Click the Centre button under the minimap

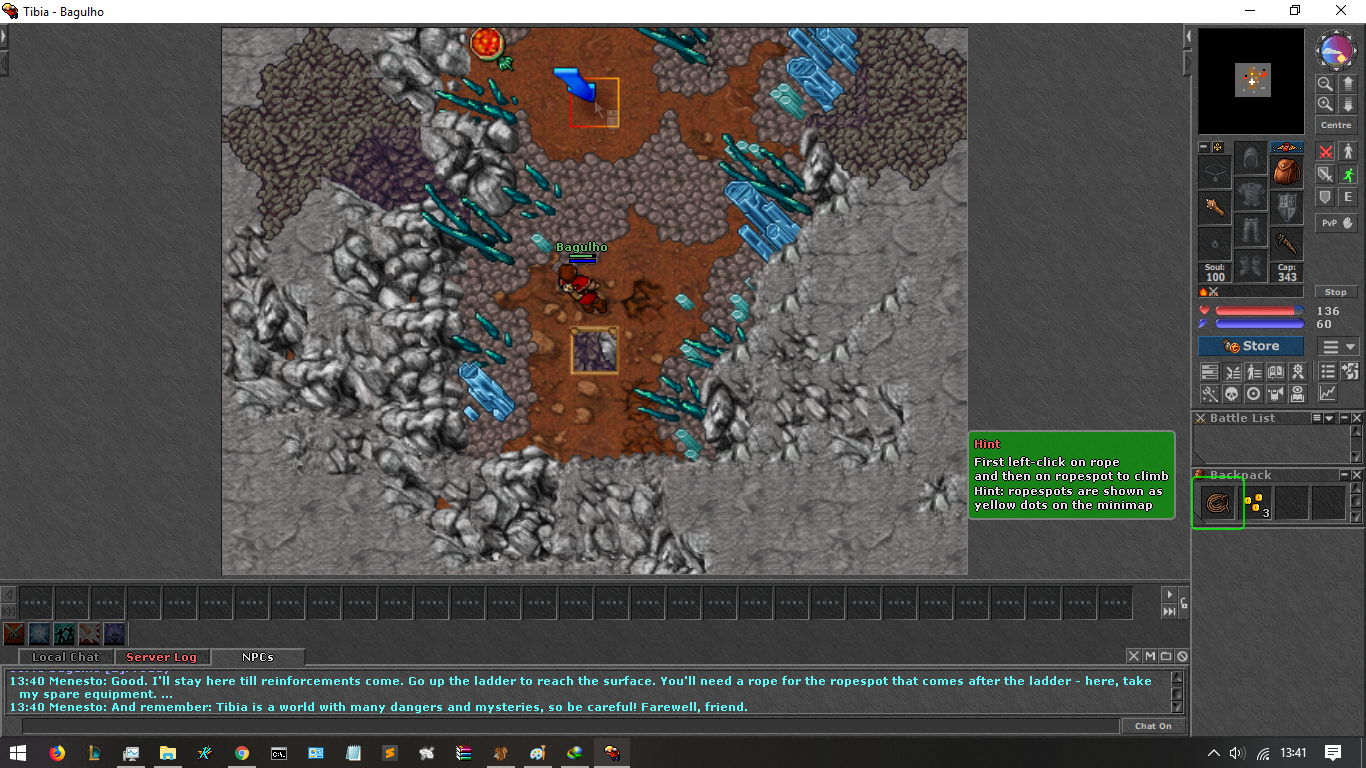click(x=1336, y=125)
